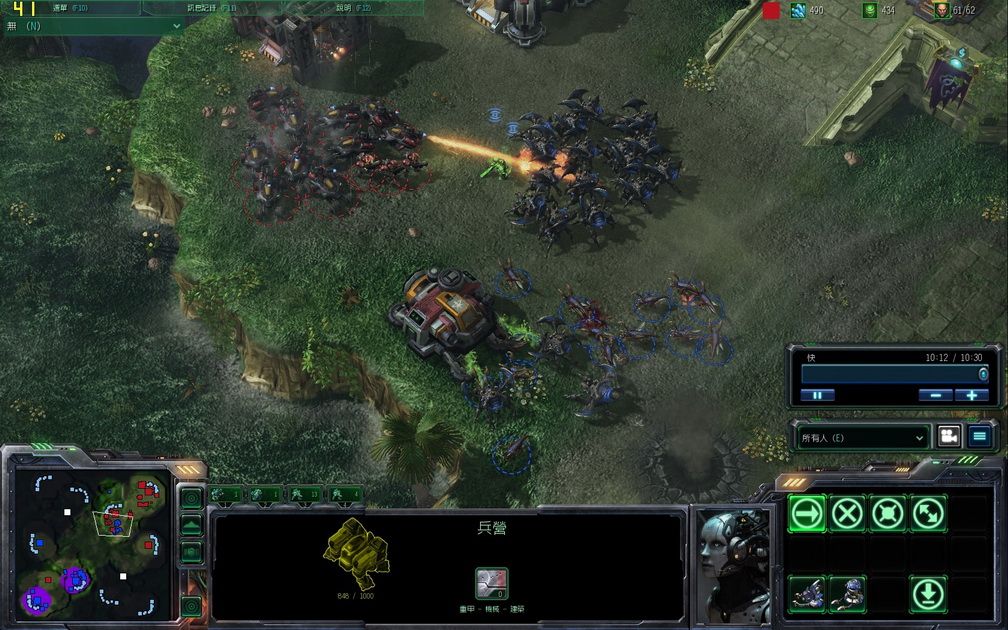Select the Stop command X icon
Image resolution: width=1008 pixels, height=630 pixels.
click(x=847, y=514)
